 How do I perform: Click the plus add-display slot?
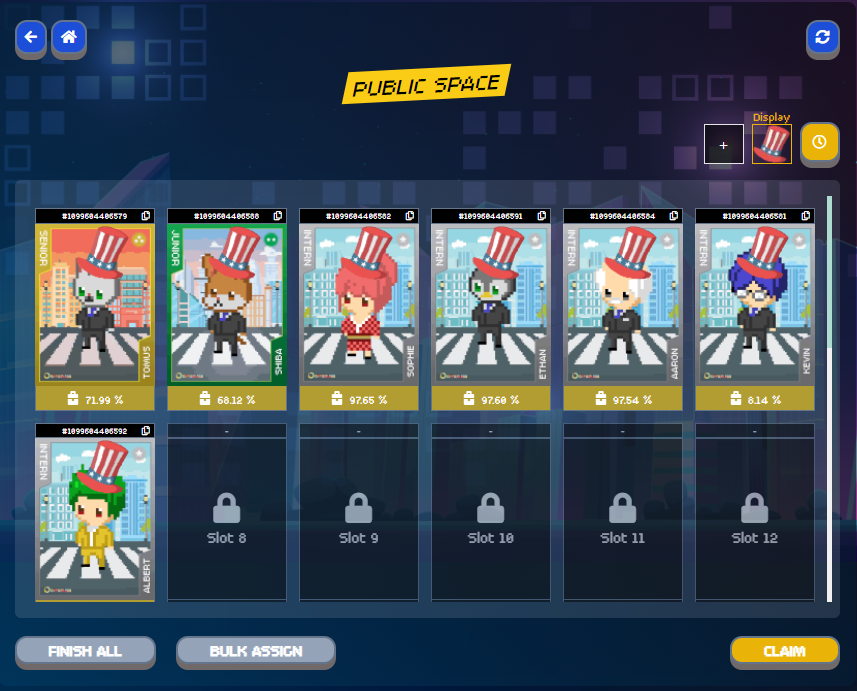[x=723, y=145]
